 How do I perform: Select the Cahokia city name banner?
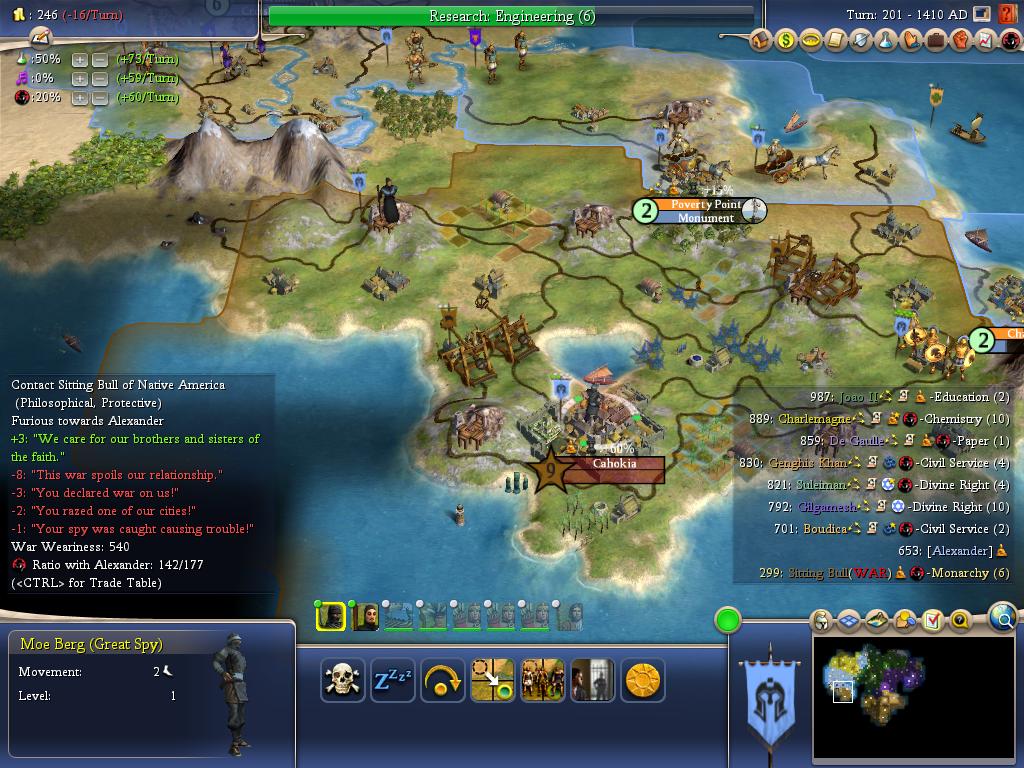[x=613, y=464]
